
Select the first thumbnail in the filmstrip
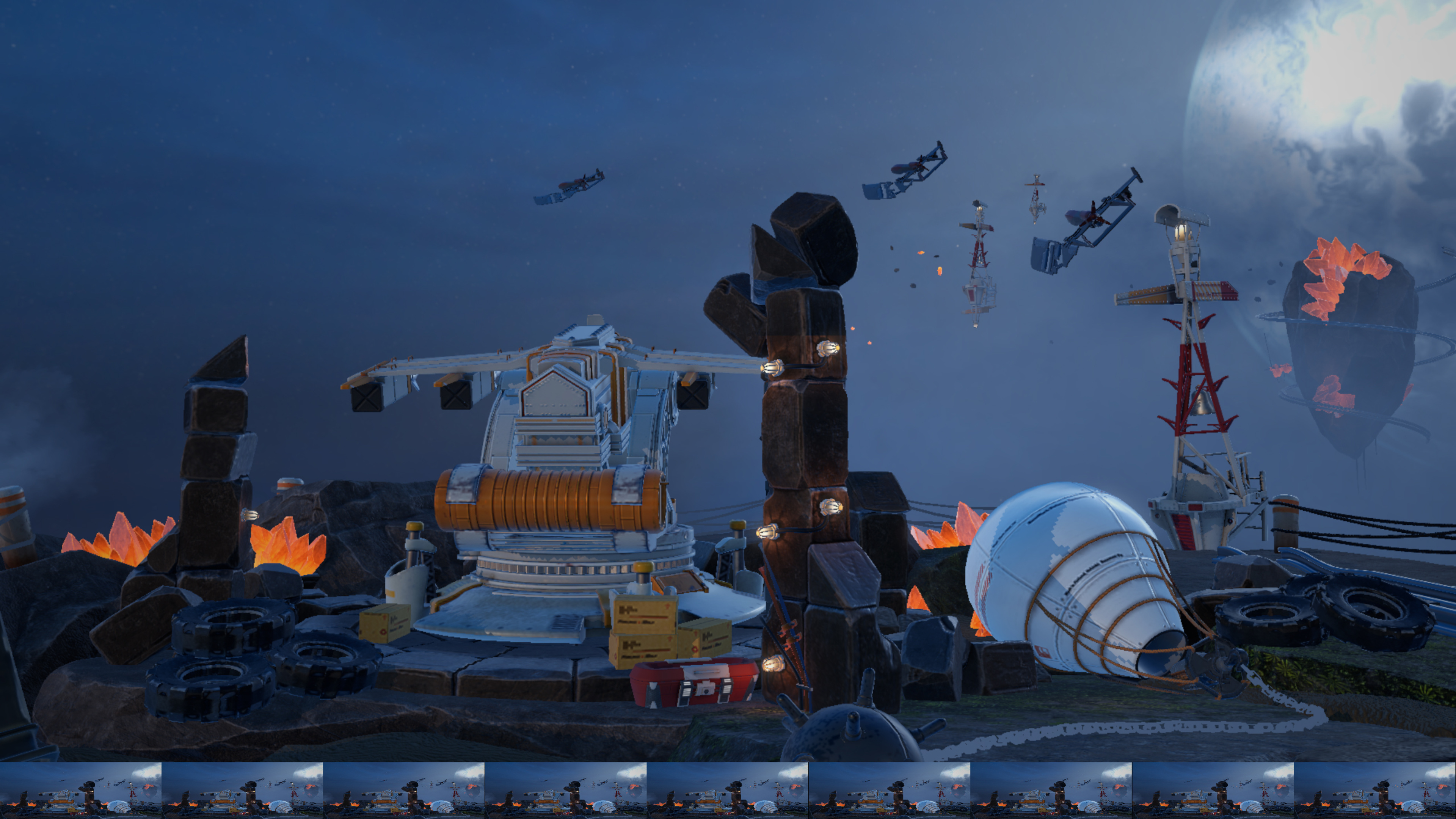[x=81, y=789]
